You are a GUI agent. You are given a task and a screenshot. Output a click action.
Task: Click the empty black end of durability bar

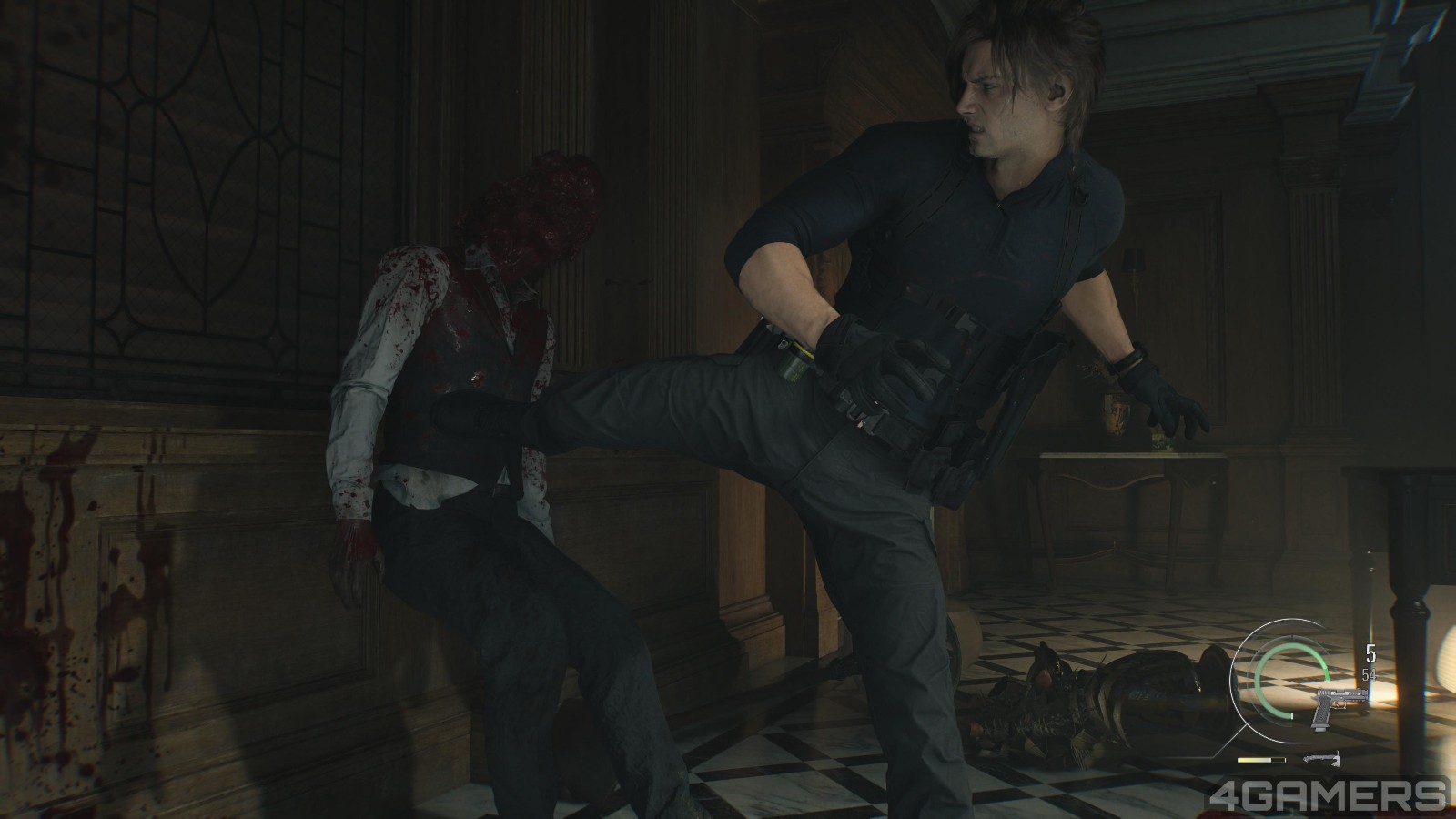(1279, 758)
